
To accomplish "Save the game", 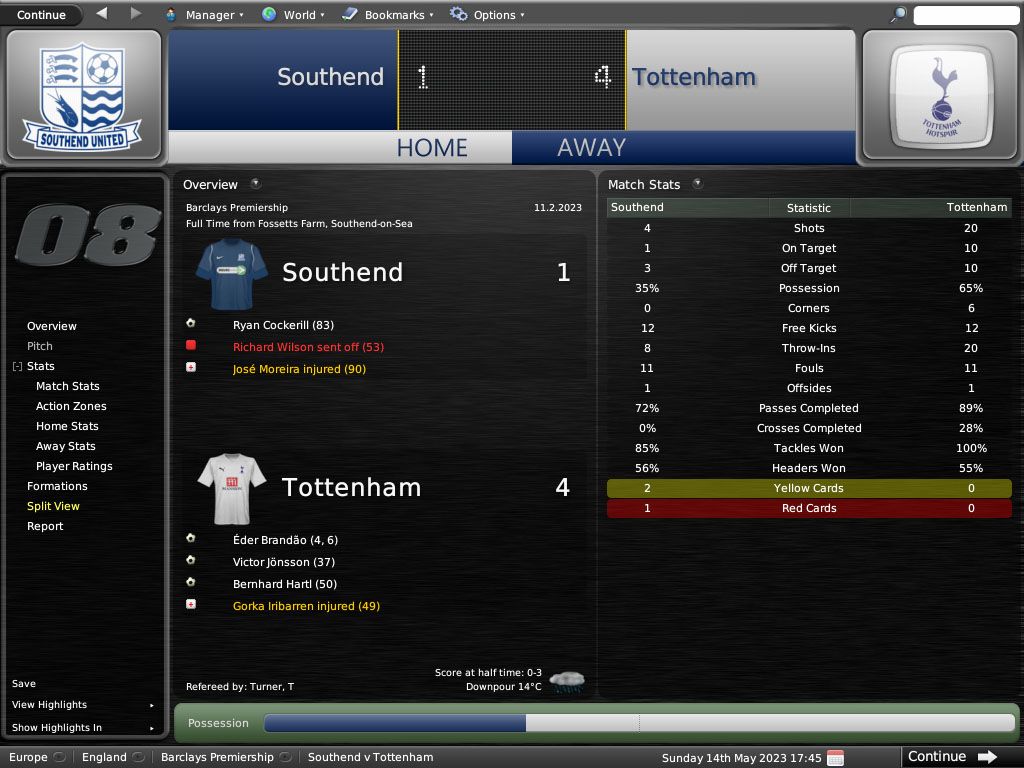I will coord(24,684).
